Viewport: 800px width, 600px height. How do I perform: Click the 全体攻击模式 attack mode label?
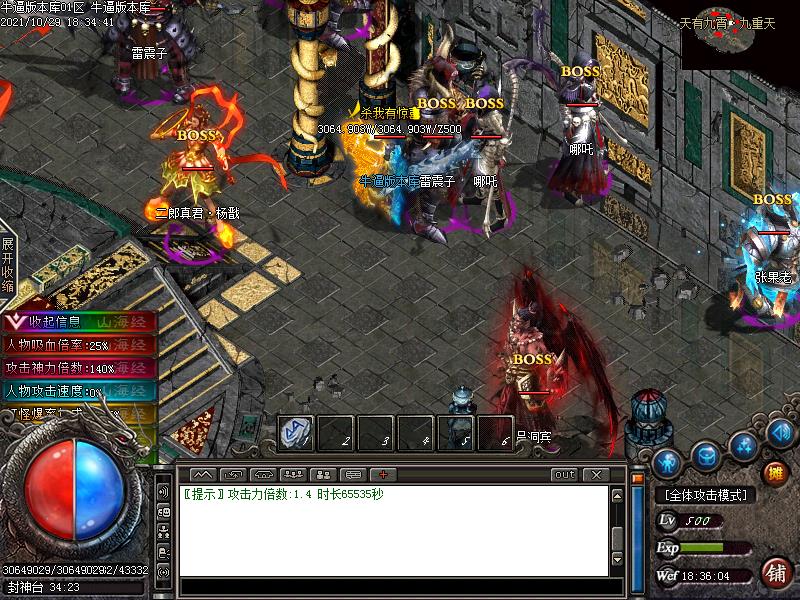706,495
